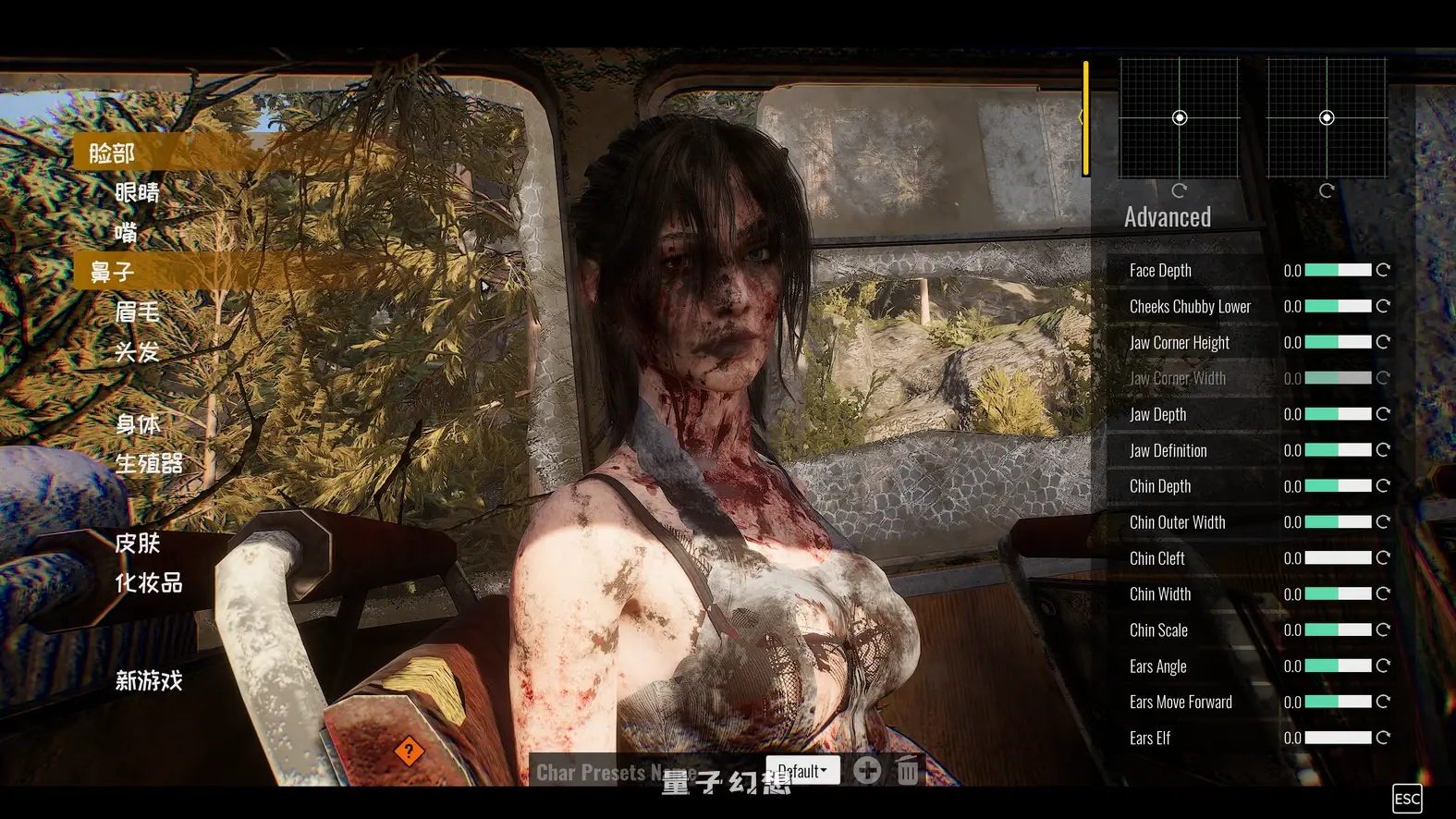Reset the left 2D face grid

1179,190
